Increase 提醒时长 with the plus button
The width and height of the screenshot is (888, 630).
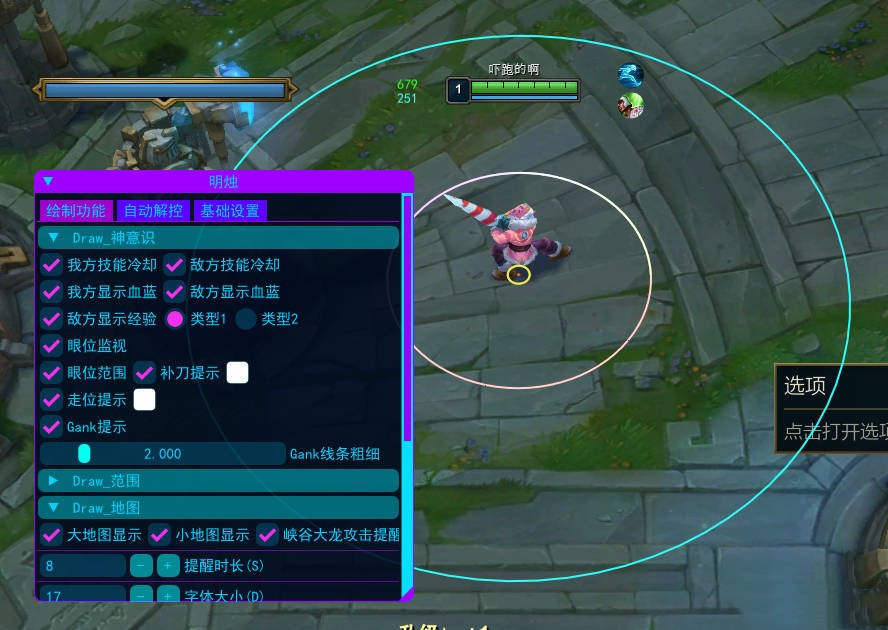coord(168,566)
